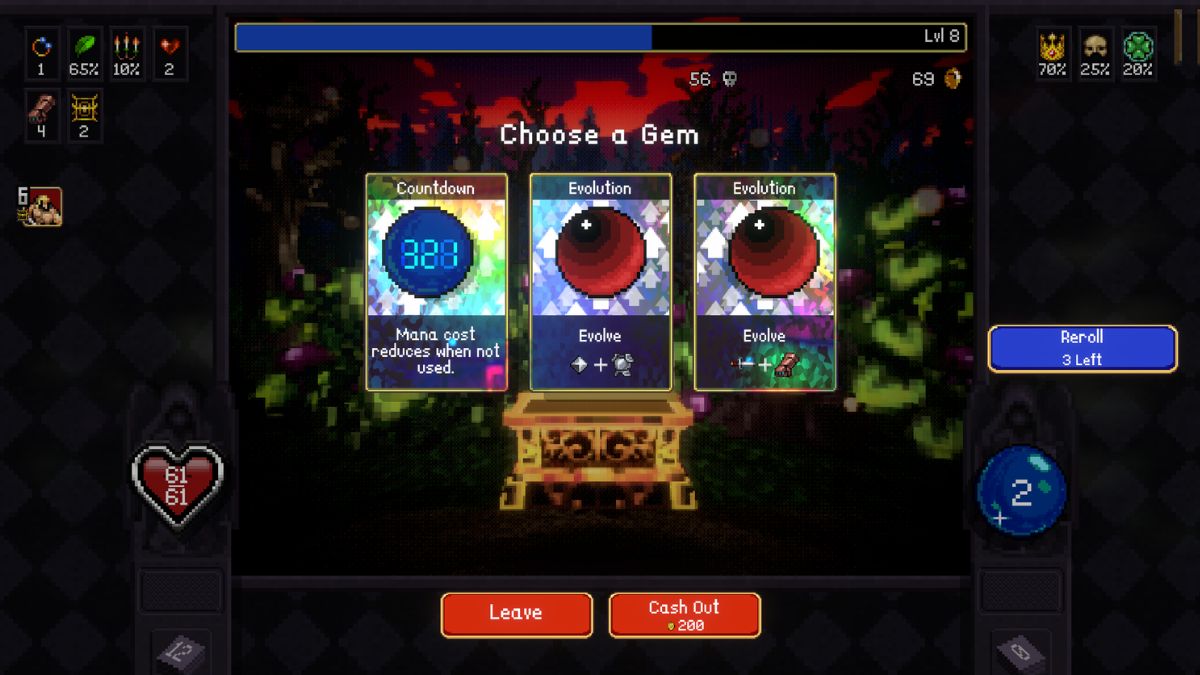
Task: Open the character portrait icon
Action: (44, 207)
